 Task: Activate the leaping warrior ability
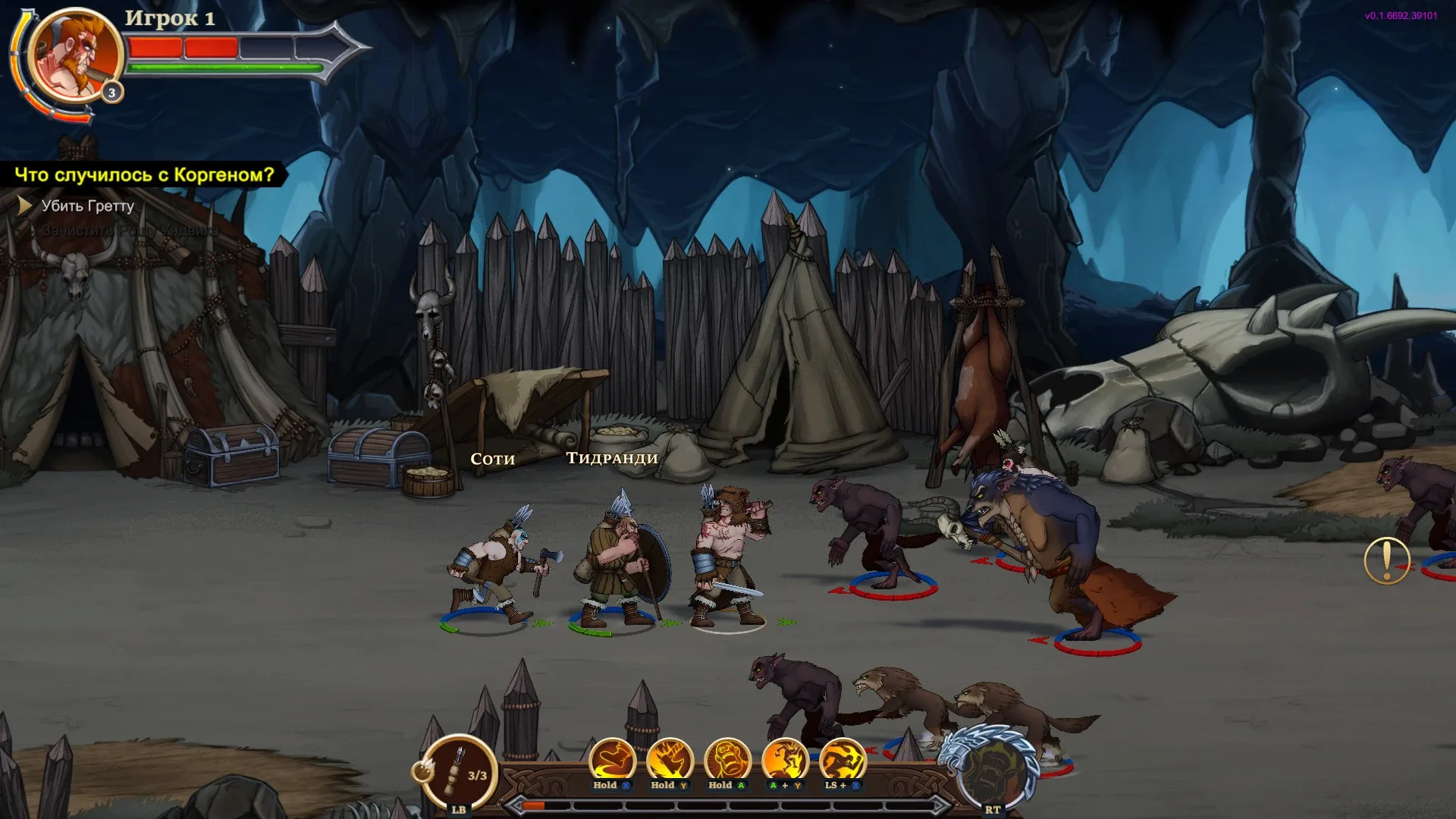(x=785, y=760)
